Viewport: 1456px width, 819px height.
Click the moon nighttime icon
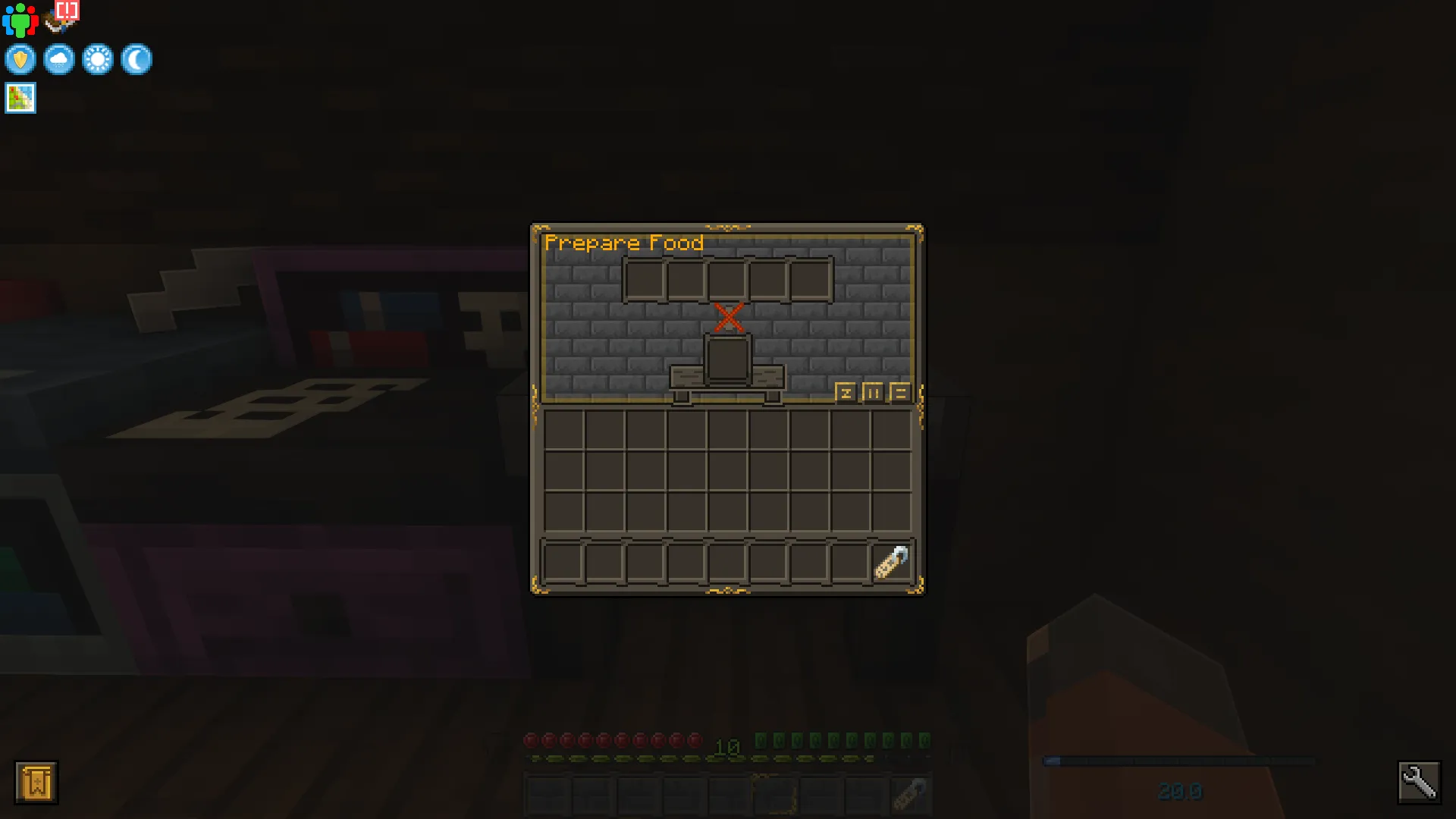[x=136, y=59]
